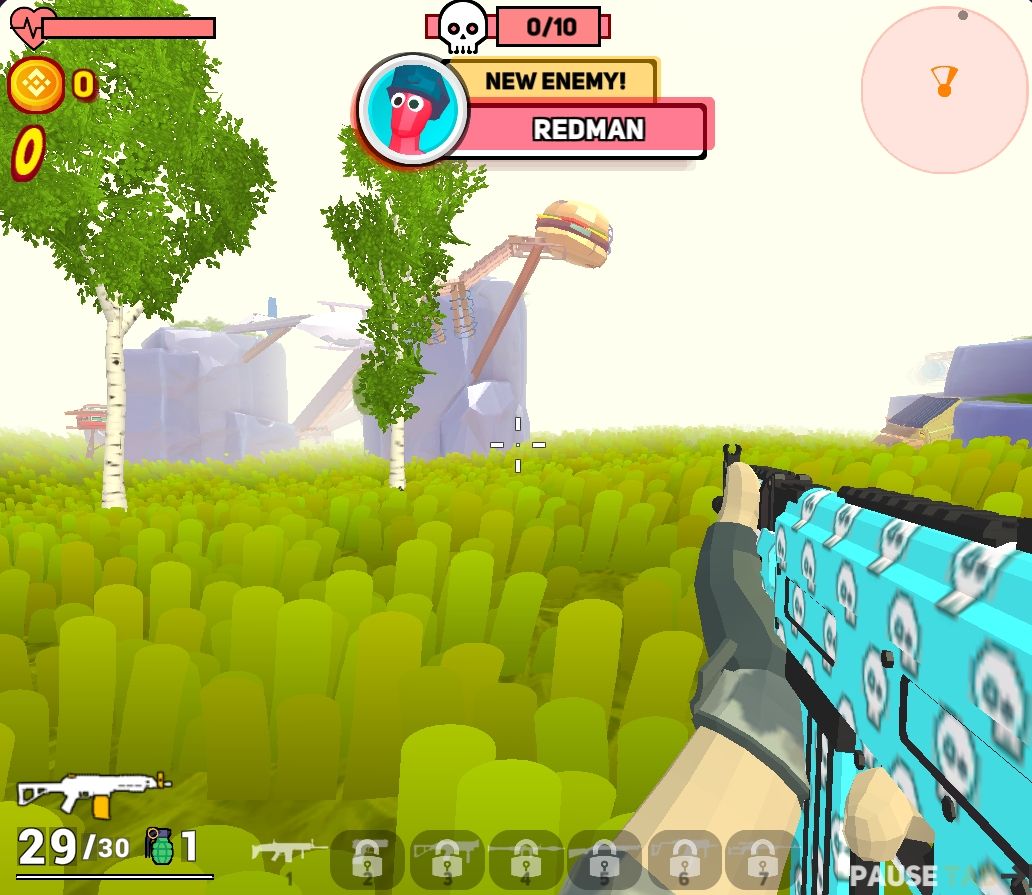The image size is (1032, 895).
Task: Choose locked weapon slot 4
Action: click(526, 858)
